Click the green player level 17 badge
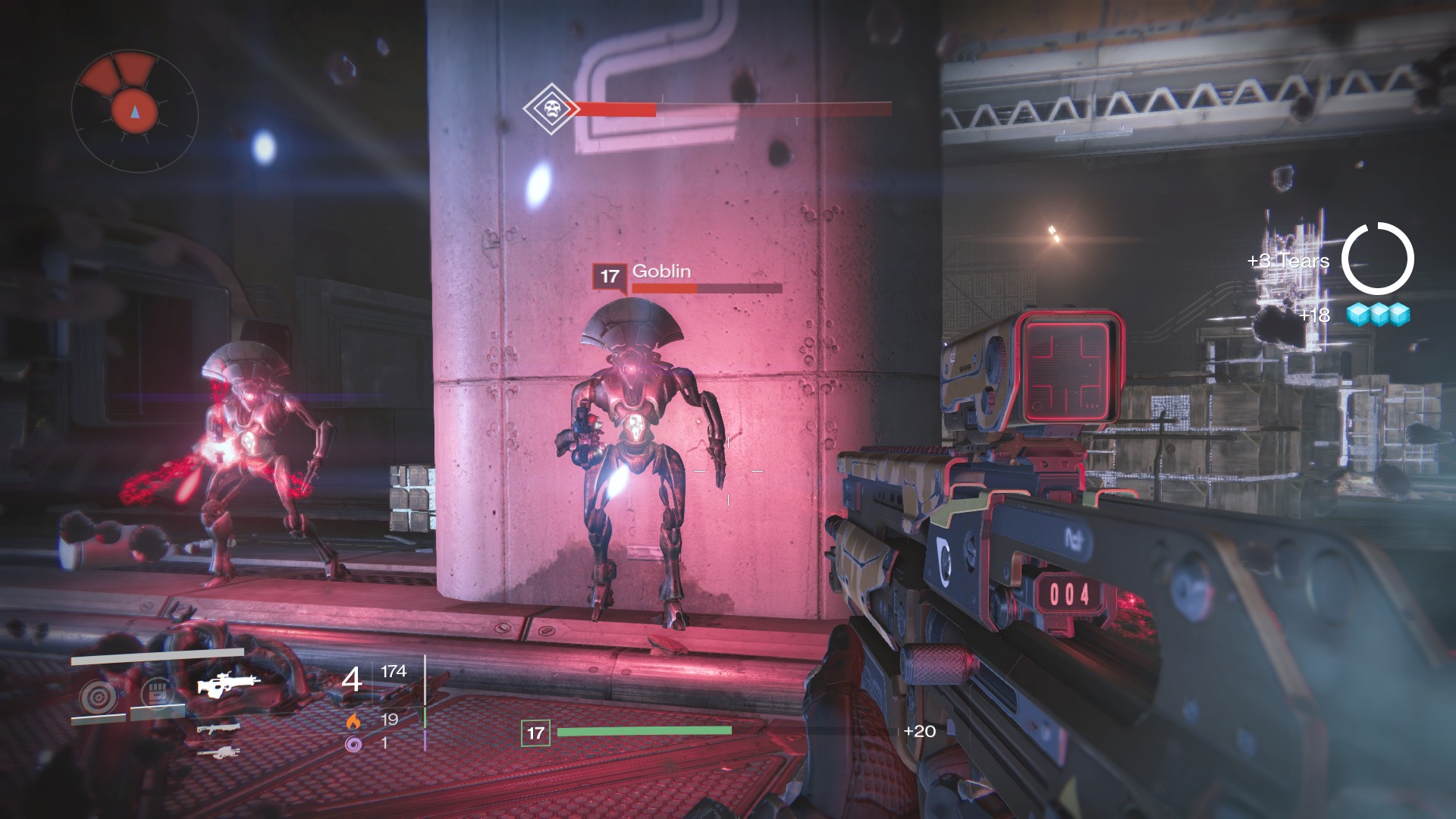This screenshot has width=1456, height=819. click(535, 733)
